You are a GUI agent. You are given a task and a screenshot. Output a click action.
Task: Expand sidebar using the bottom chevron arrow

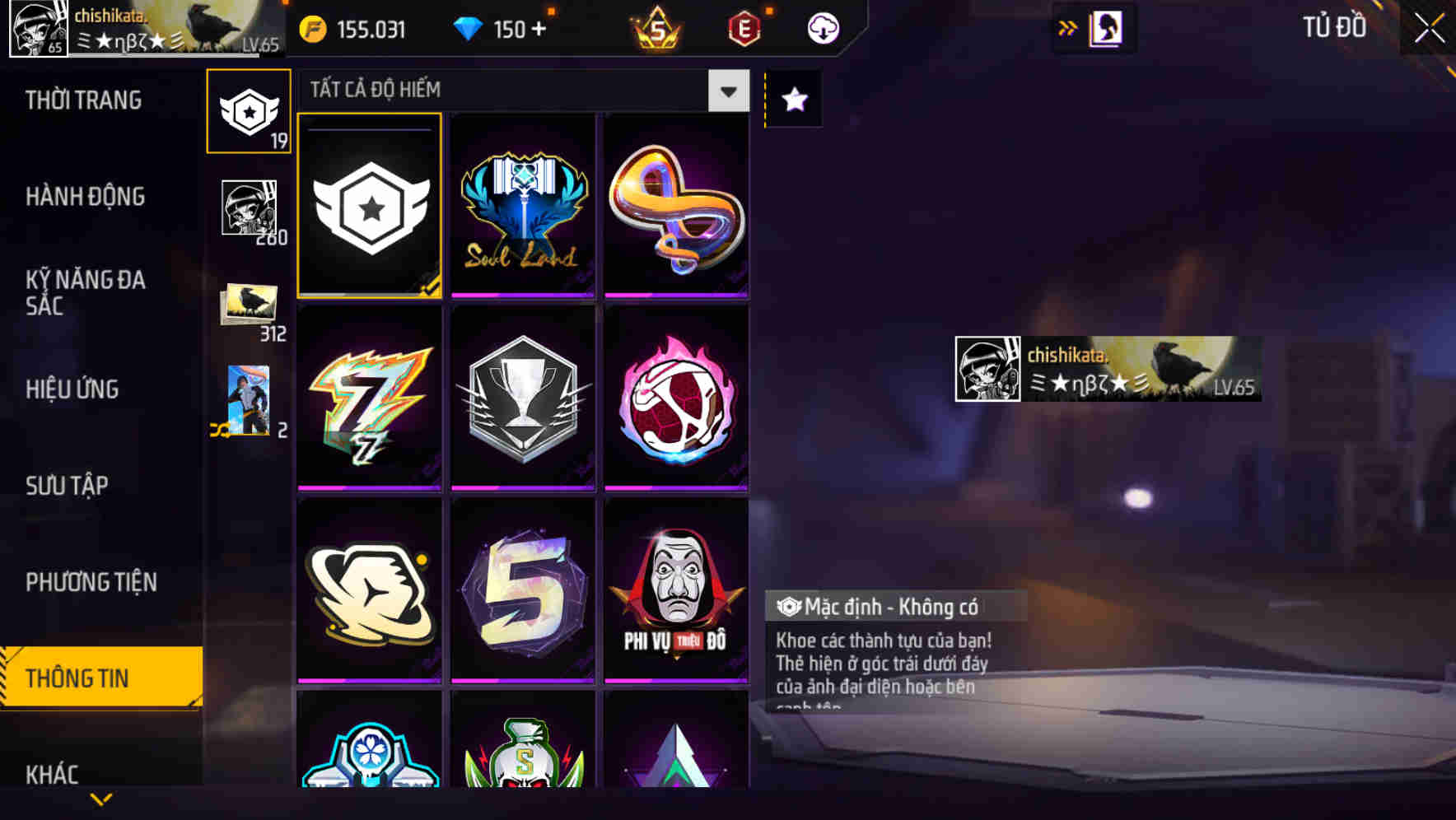tap(100, 797)
